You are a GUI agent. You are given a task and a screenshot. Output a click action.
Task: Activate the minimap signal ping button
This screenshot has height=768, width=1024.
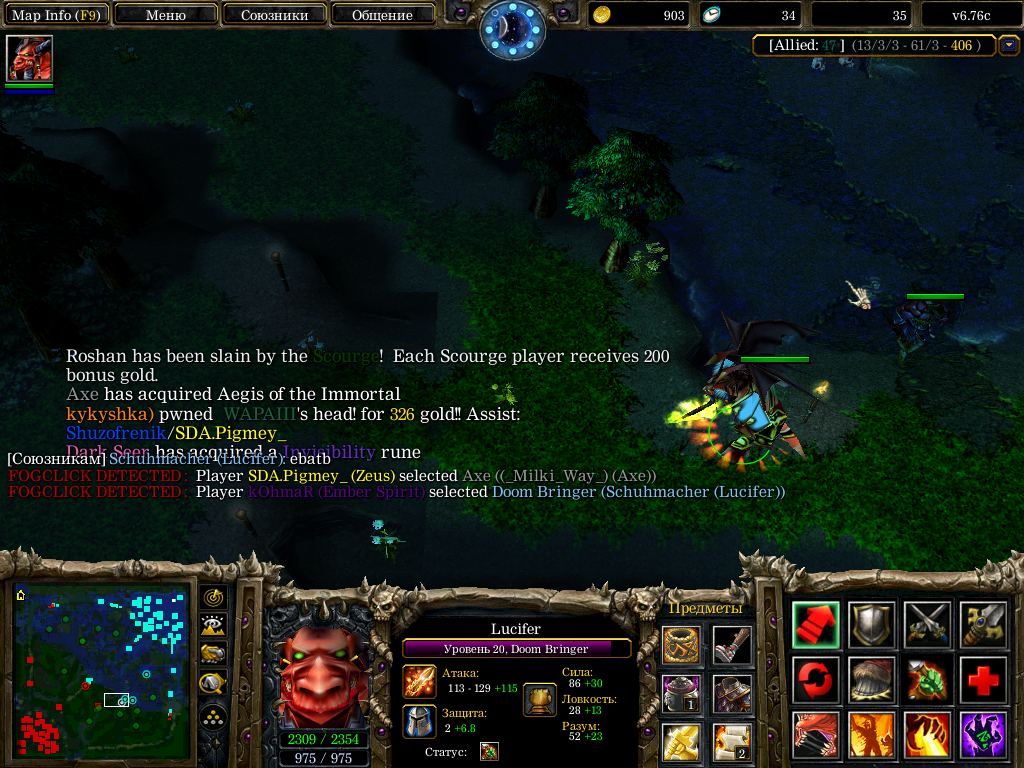click(x=213, y=597)
